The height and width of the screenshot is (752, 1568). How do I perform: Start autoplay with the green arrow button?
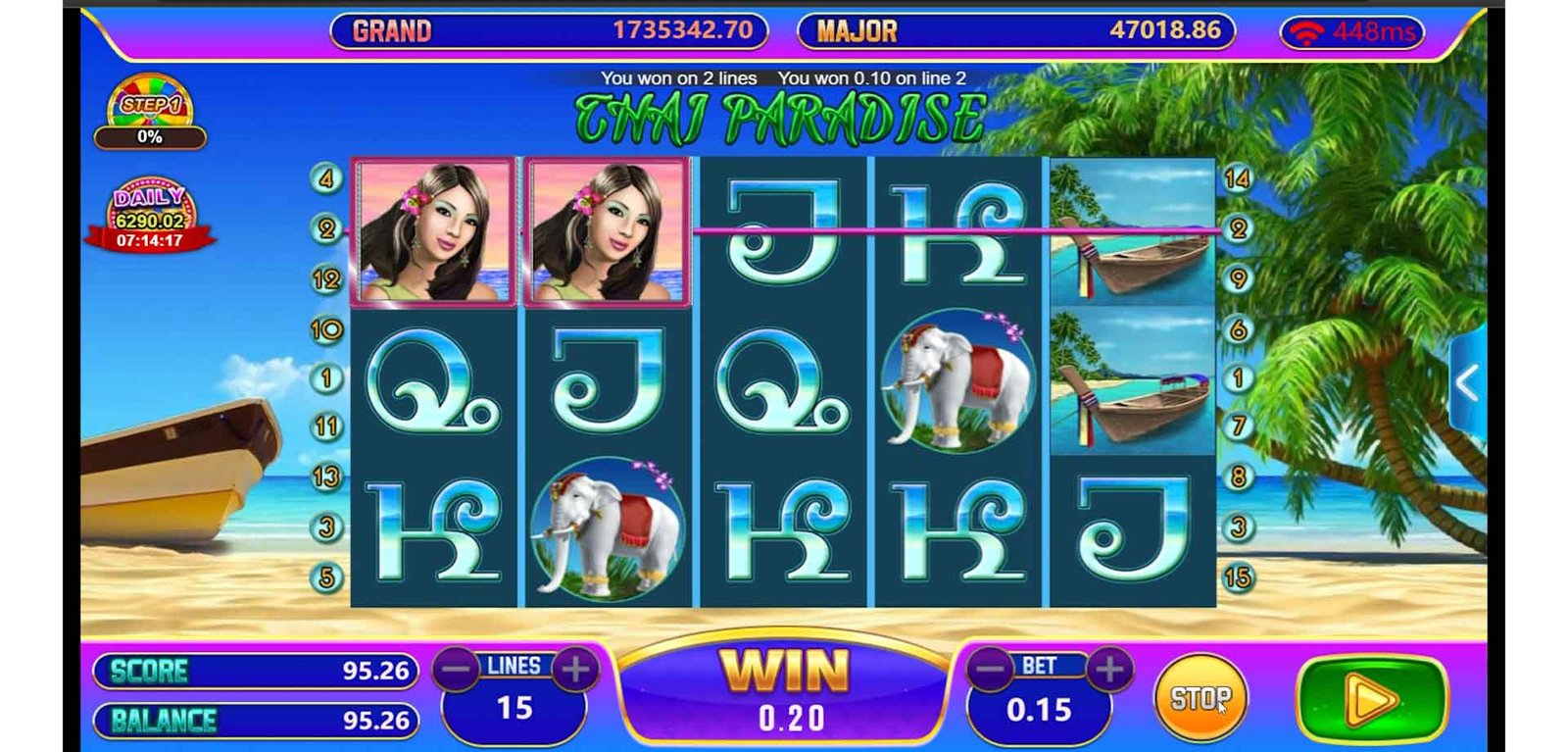[1370, 700]
